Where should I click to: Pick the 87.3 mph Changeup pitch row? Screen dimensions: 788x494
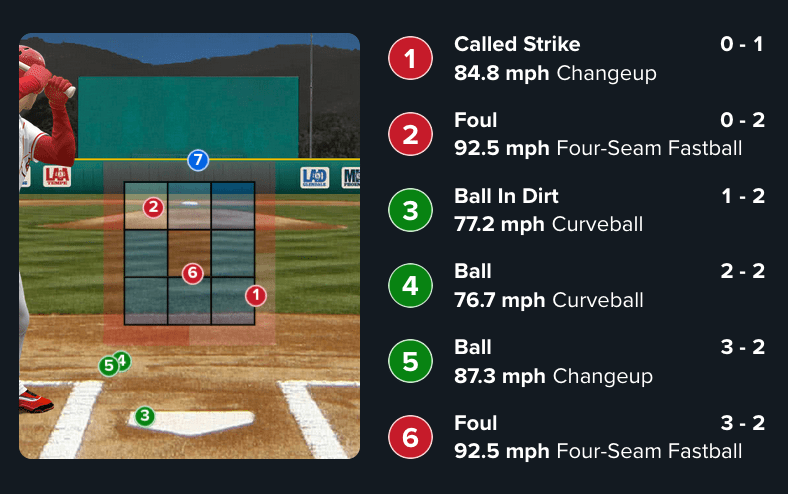576,362
